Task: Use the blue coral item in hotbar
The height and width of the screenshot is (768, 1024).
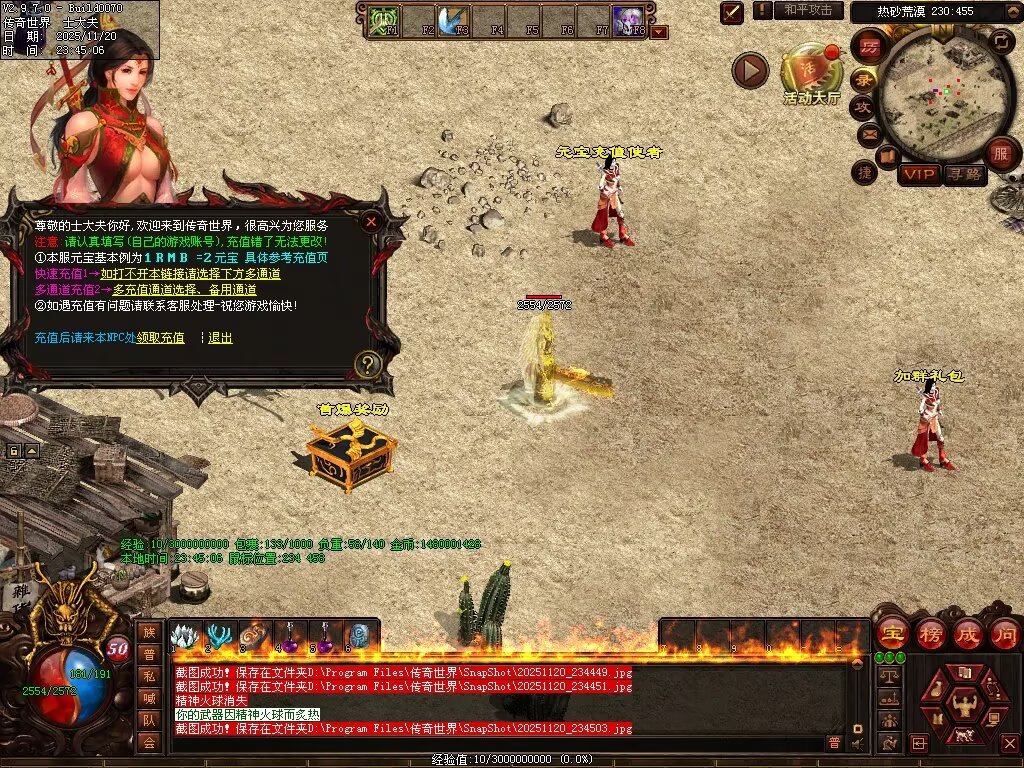Action: 218,636
